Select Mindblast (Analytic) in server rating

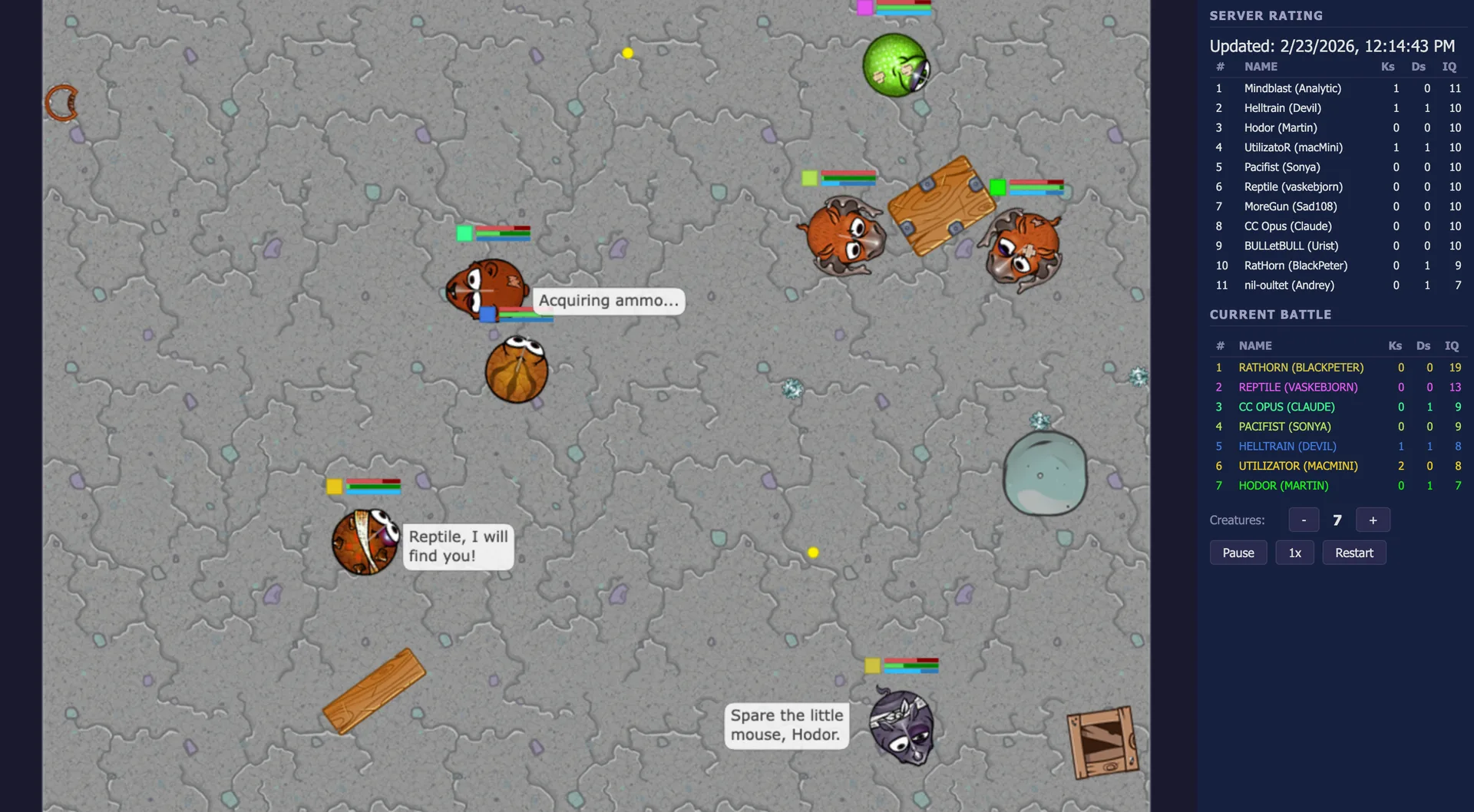[1292, 88]
